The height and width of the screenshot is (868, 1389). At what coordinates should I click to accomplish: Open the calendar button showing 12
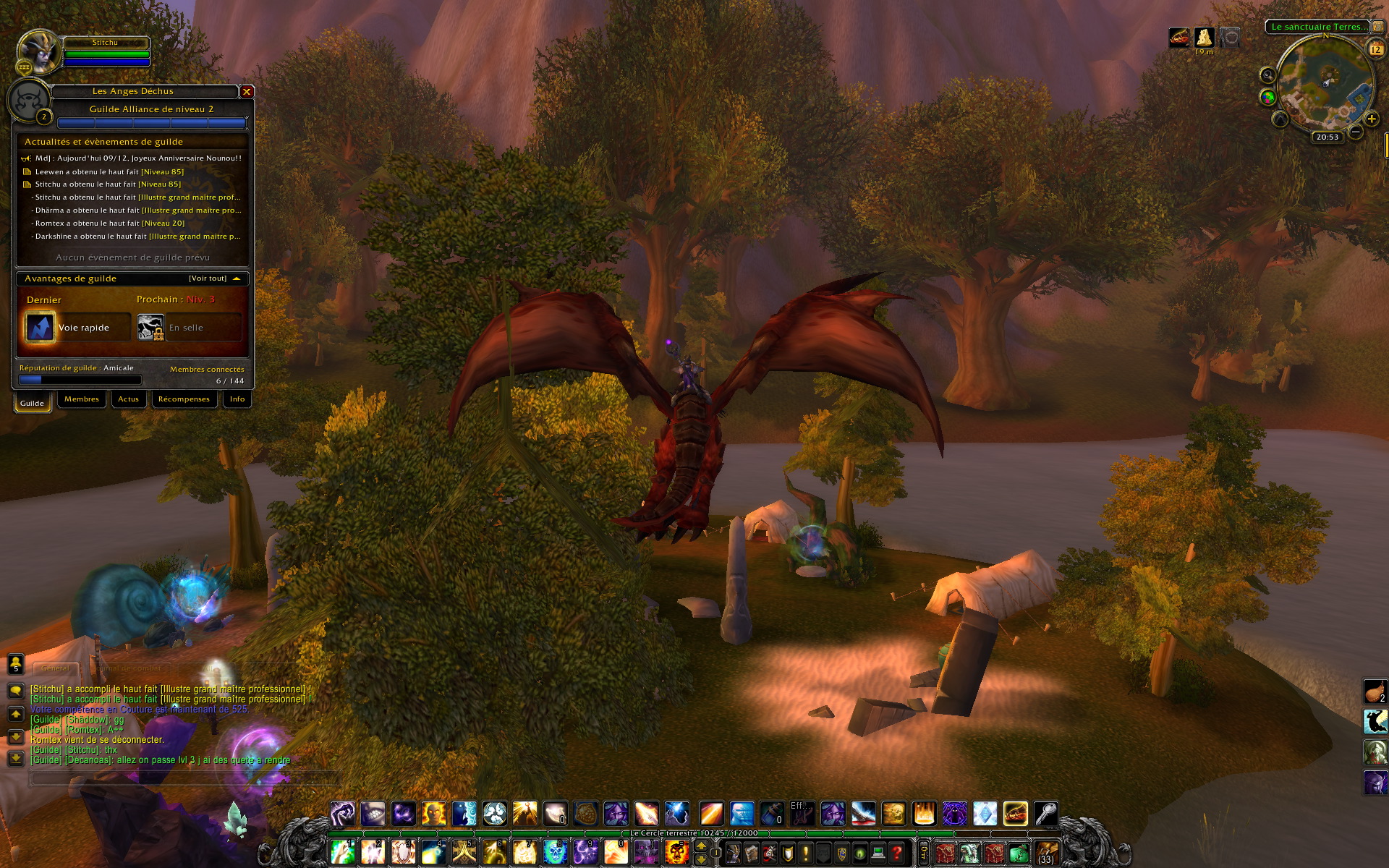click(x=1375, y=49)
